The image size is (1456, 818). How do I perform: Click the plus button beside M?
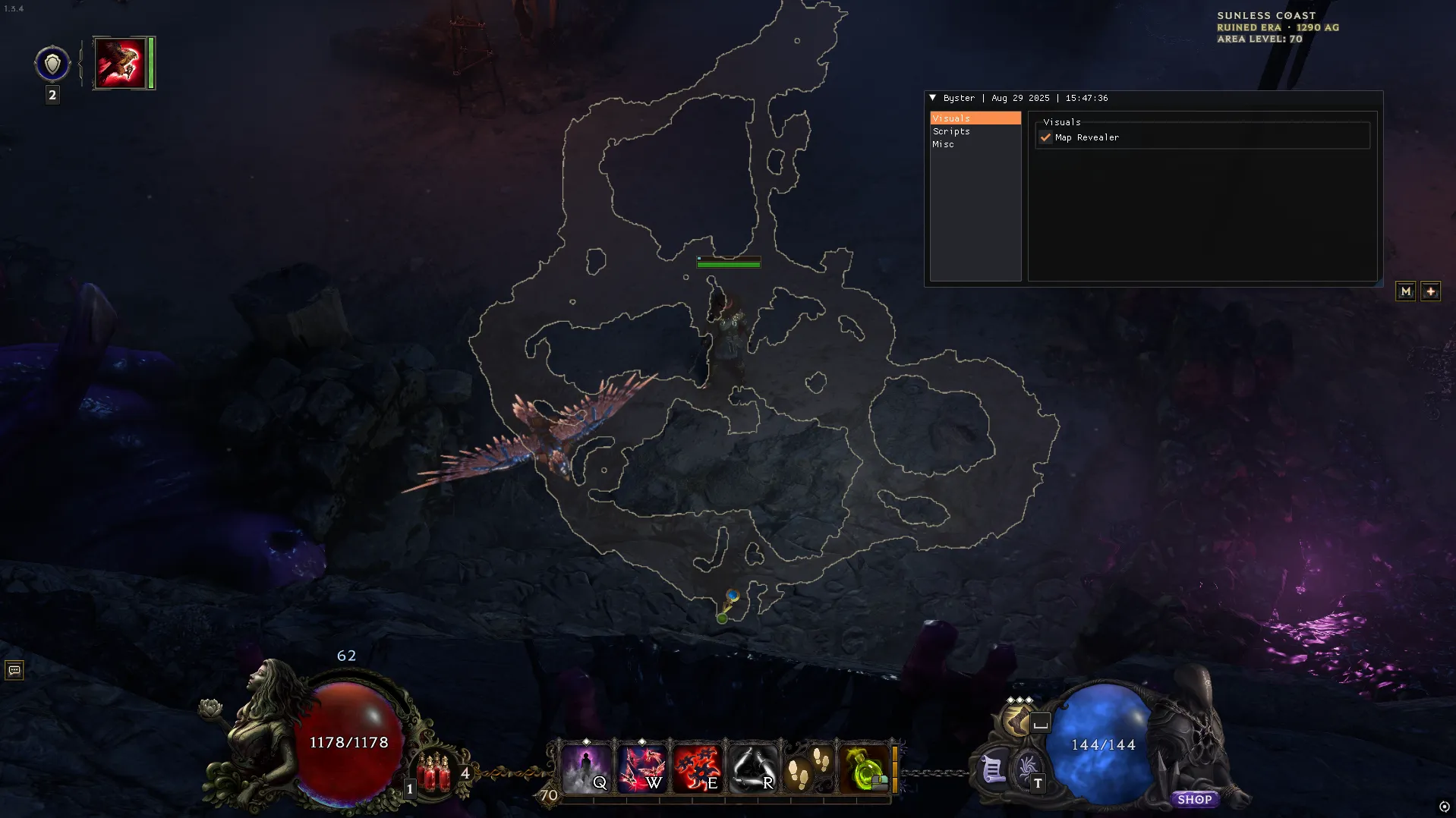pos(1430,291)
